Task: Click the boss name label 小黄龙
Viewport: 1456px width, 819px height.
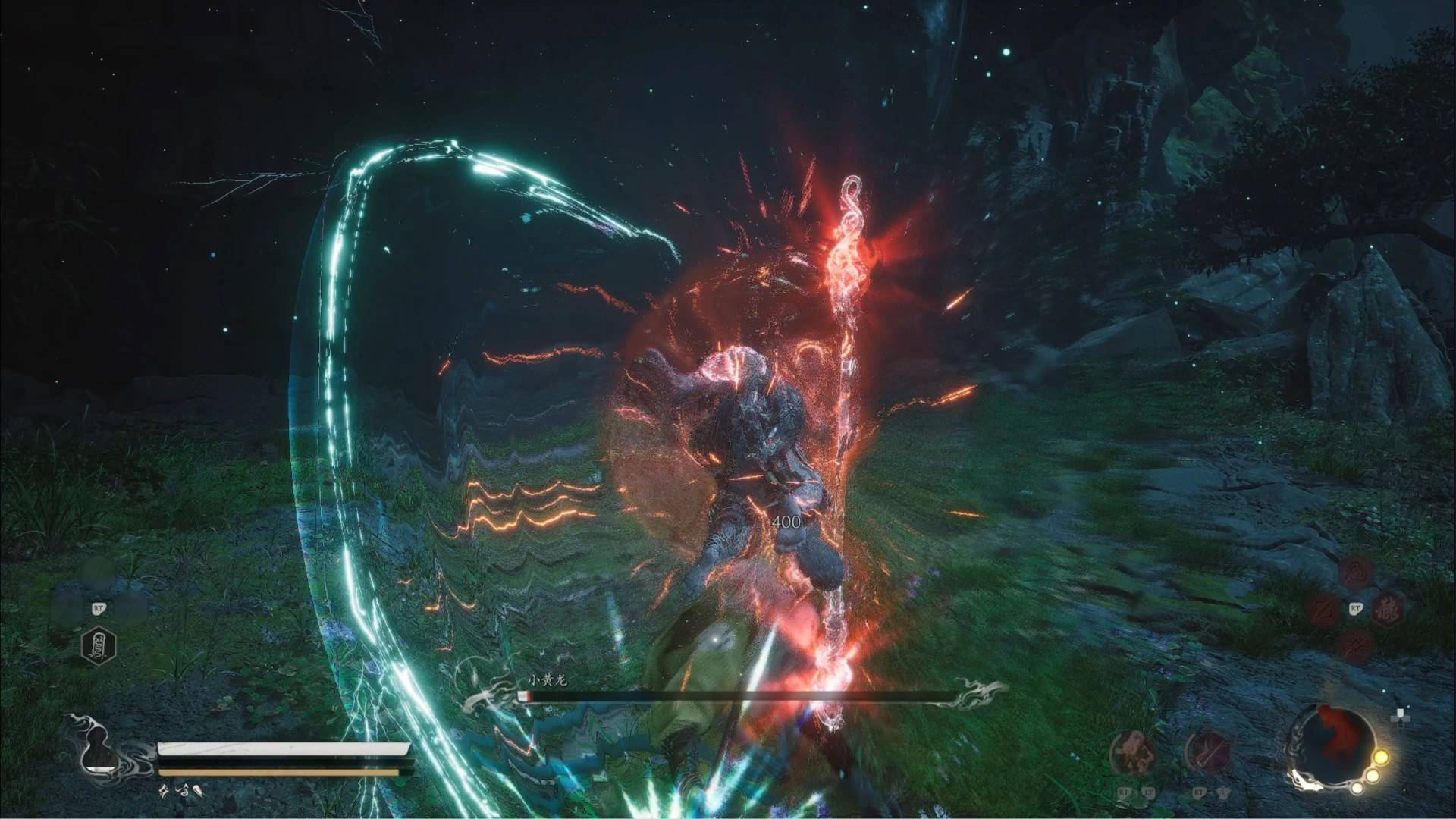Action: 546,681
